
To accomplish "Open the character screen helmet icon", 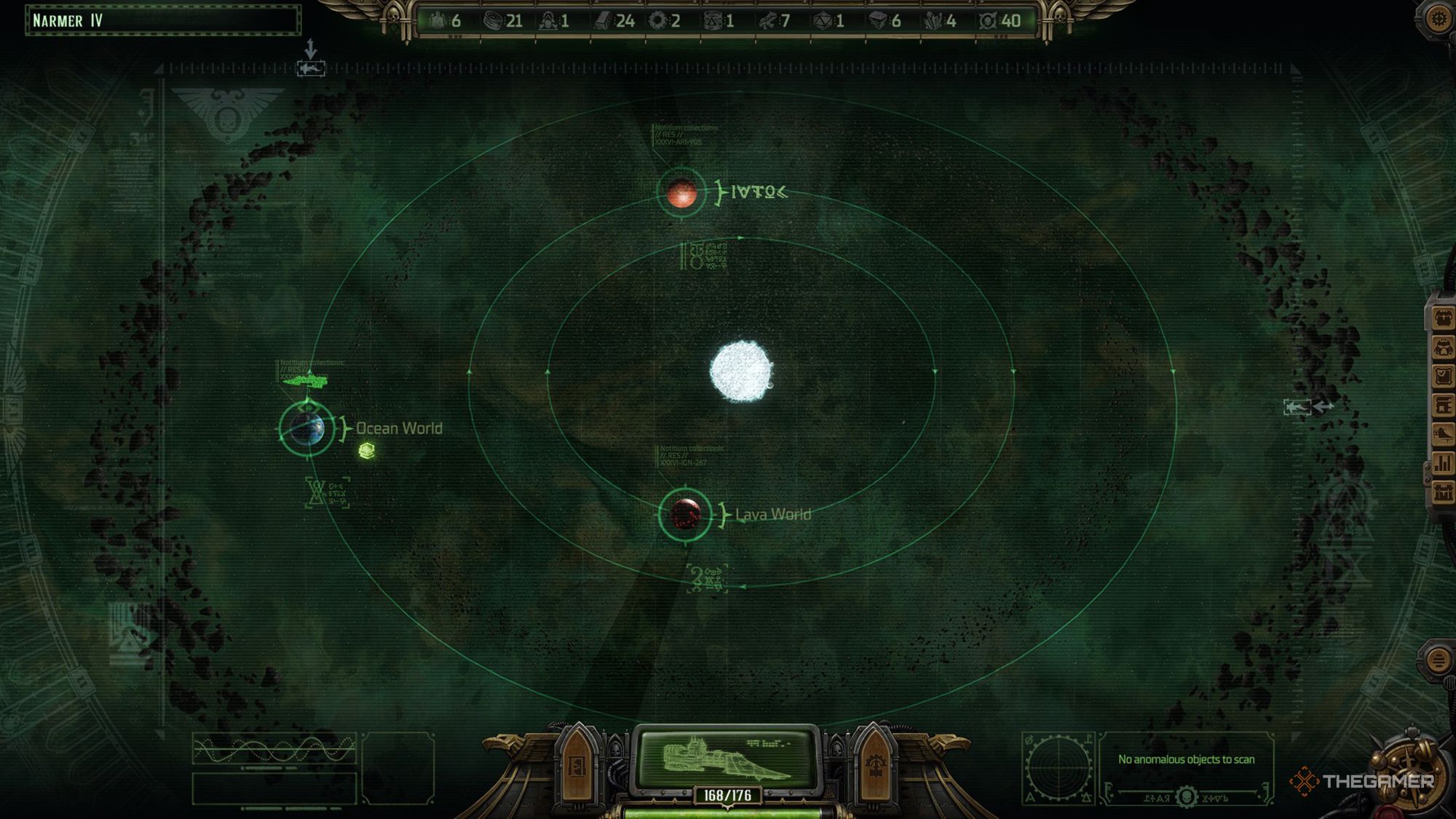I will tap(1443, 348).
